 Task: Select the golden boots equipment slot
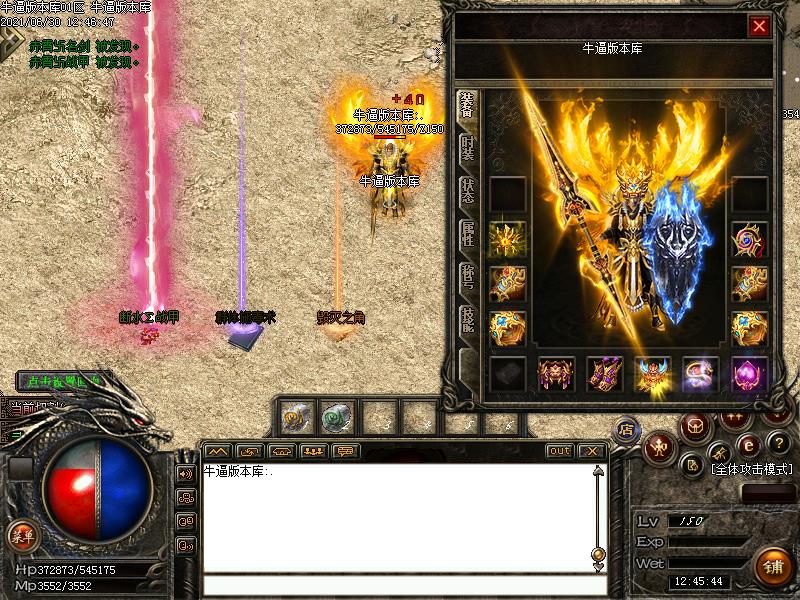pyautogui.click(x=604, y=374)
